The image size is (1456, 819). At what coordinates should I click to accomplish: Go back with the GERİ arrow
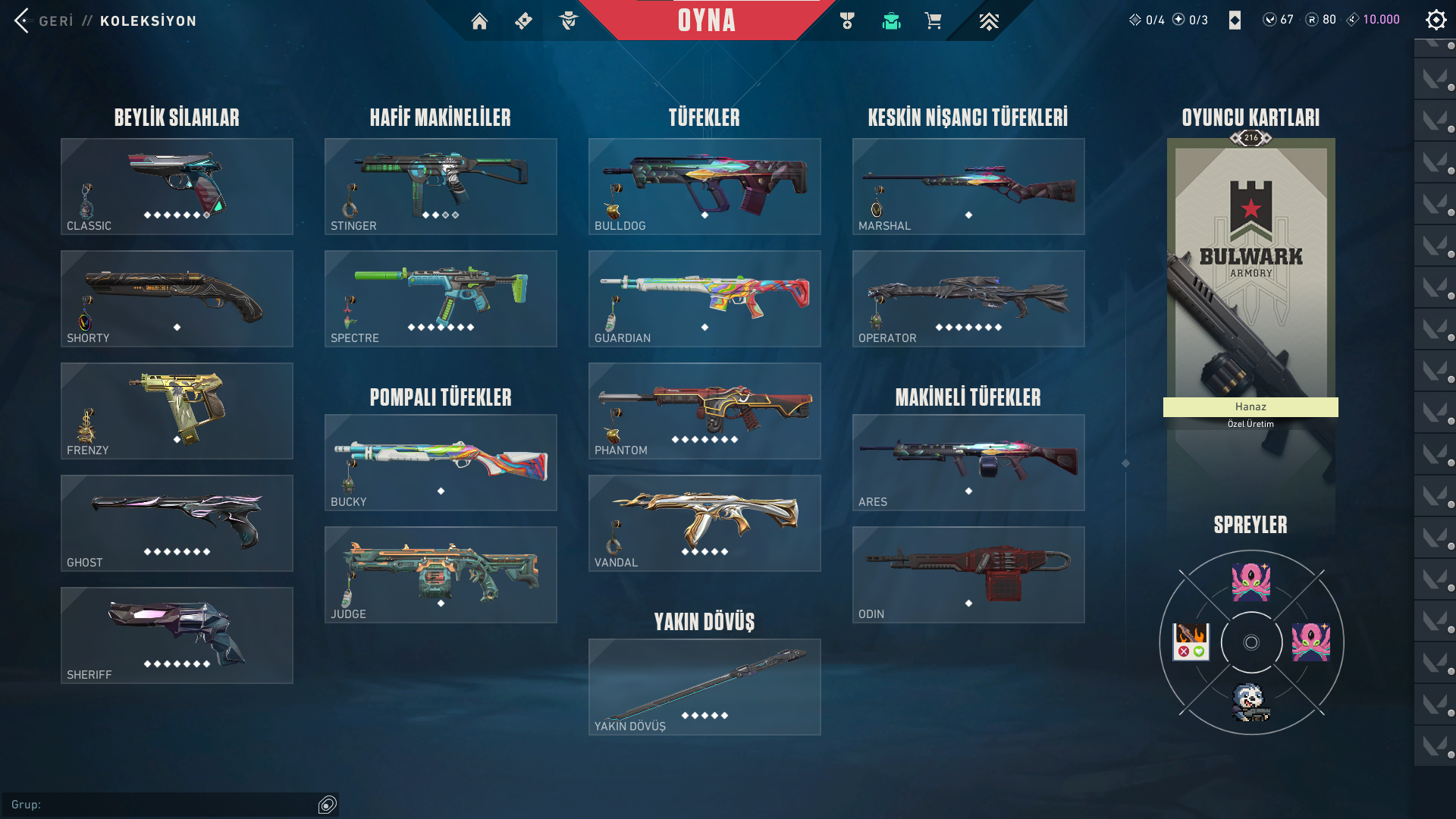[x=23, y=20]
